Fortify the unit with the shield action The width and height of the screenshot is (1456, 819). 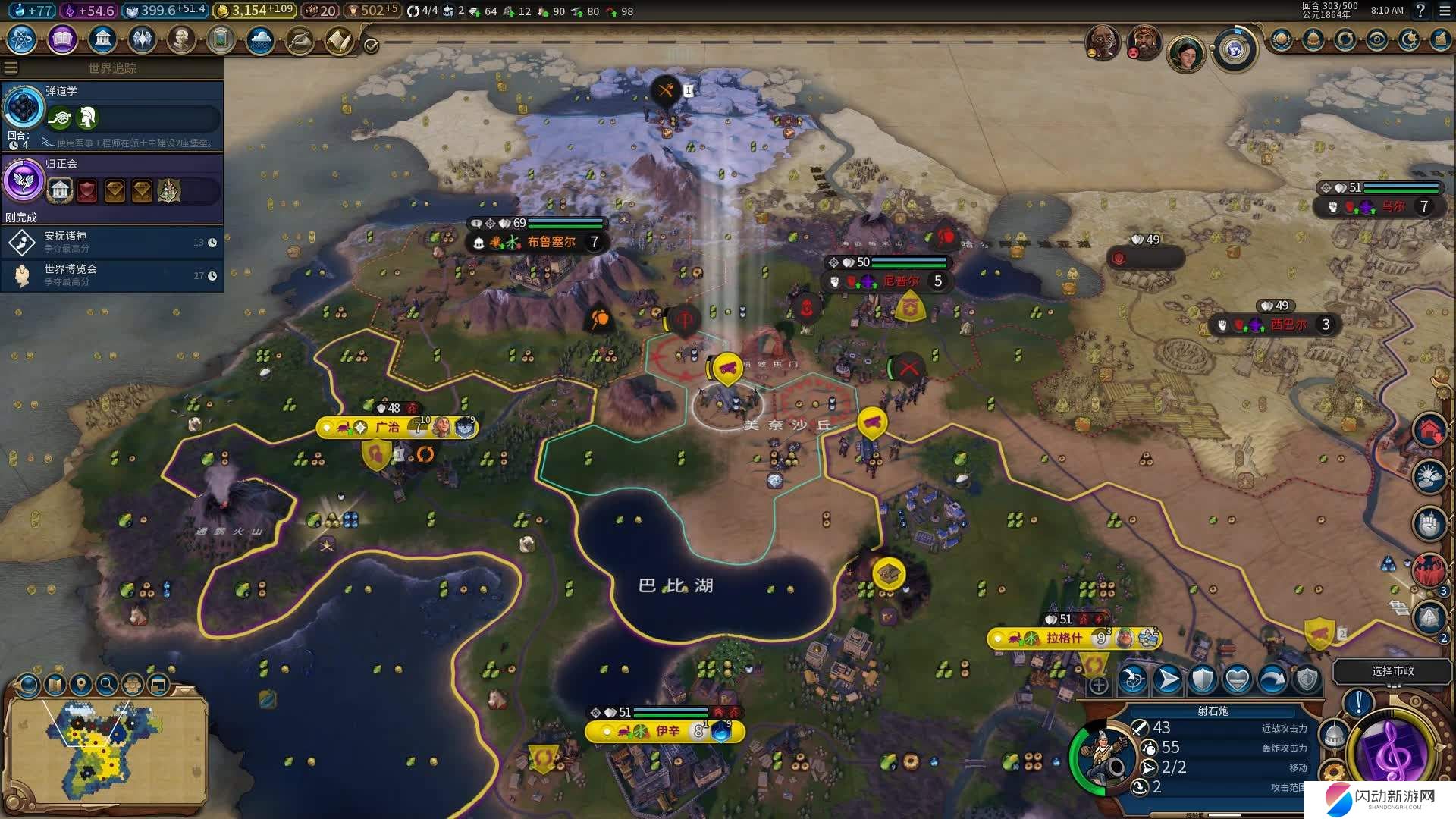tap(1203, 680)
